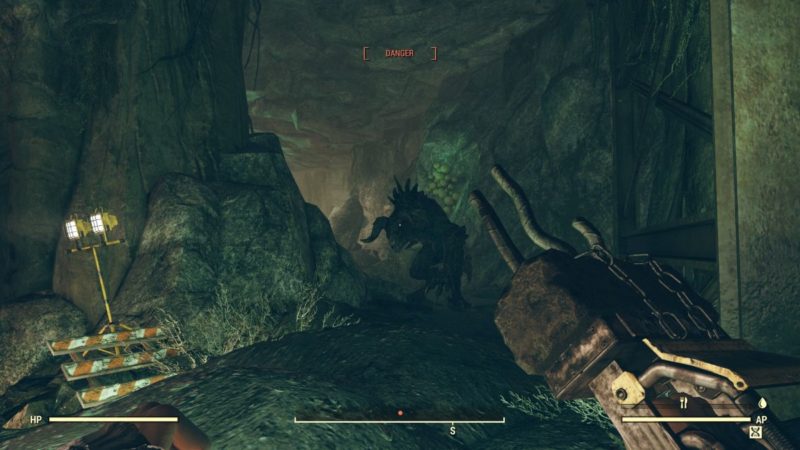800x450 pixels.
Task: Click the red DANGER stealth indicator
Action: [399, 53]
